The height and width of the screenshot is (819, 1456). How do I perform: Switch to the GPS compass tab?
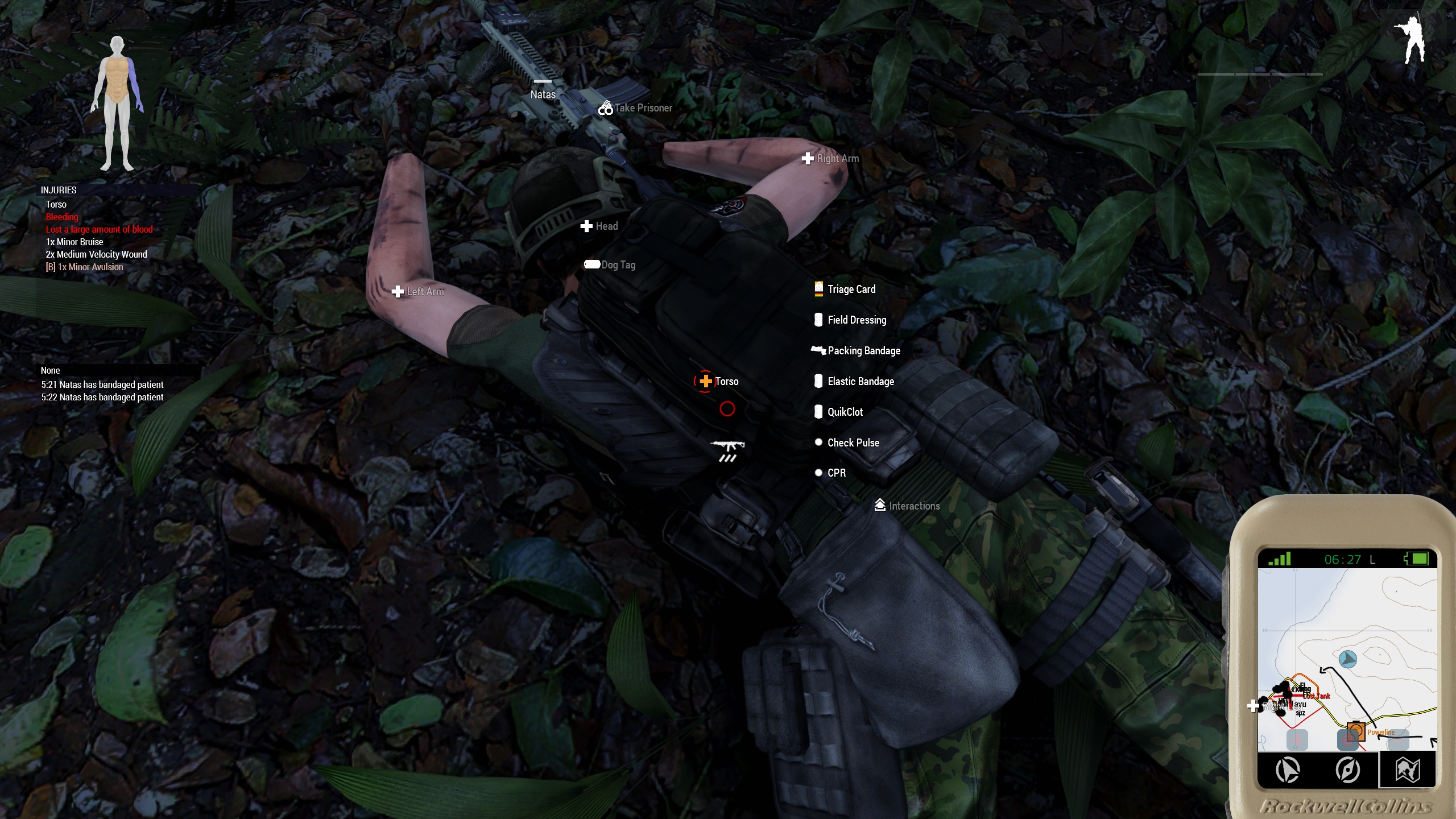(1347, 771)
